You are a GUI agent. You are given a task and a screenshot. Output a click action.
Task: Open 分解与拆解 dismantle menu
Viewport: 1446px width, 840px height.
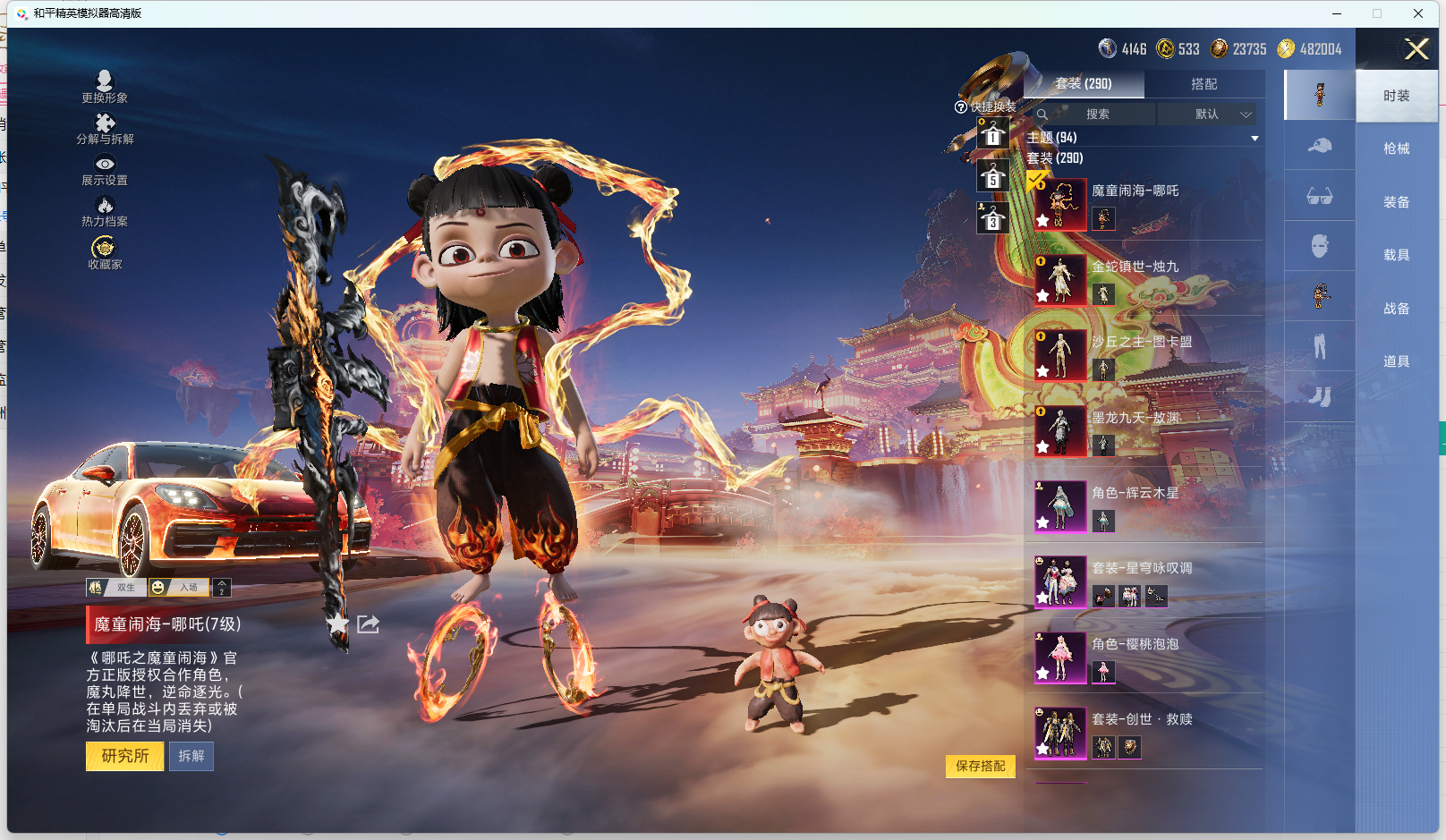click(105, 128)
